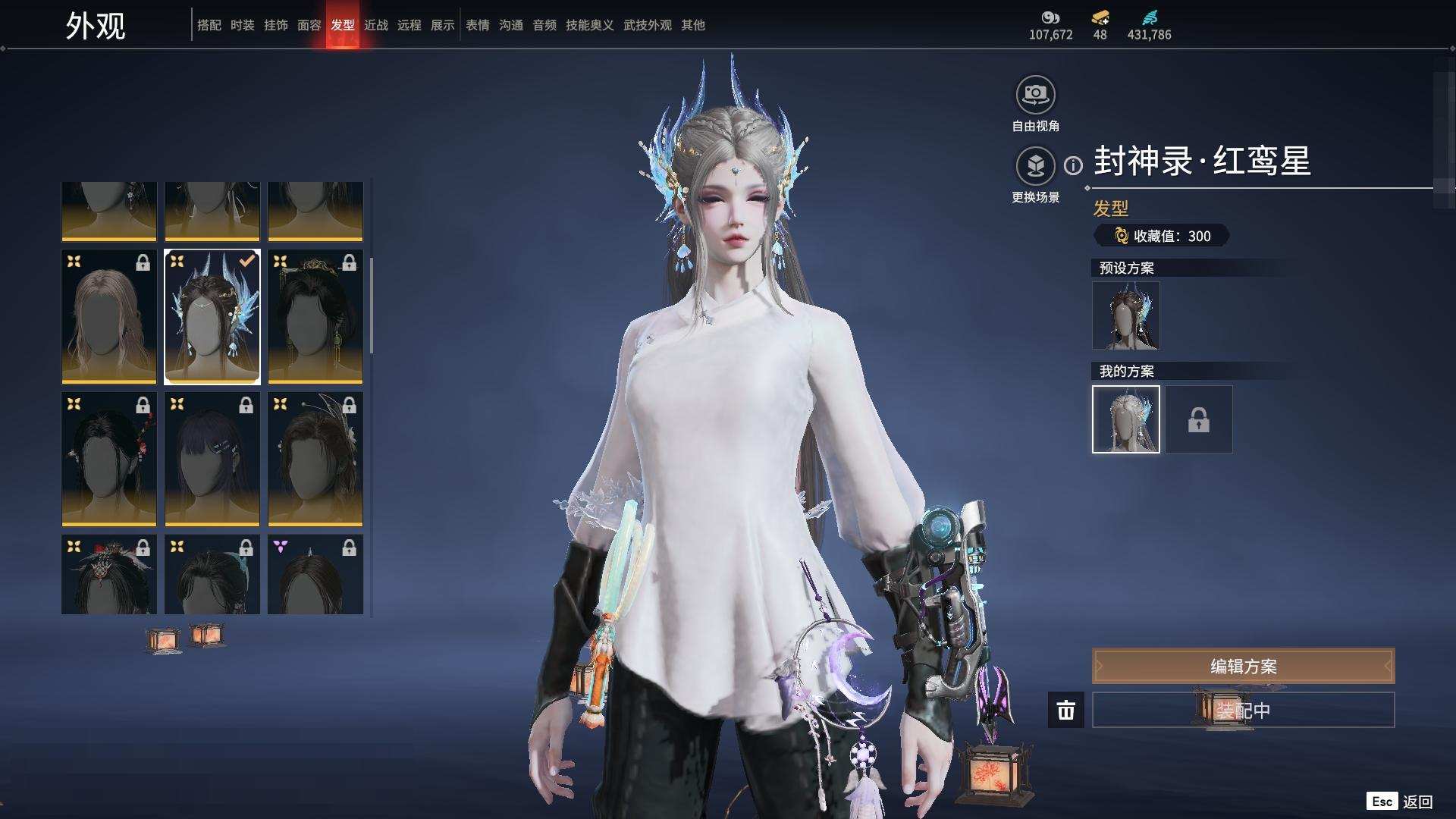Image resolution: width=1456 pixels, height=819 pixels.
Task: Switch to the 武技外观 tab
Action: (x=647, y=25)
